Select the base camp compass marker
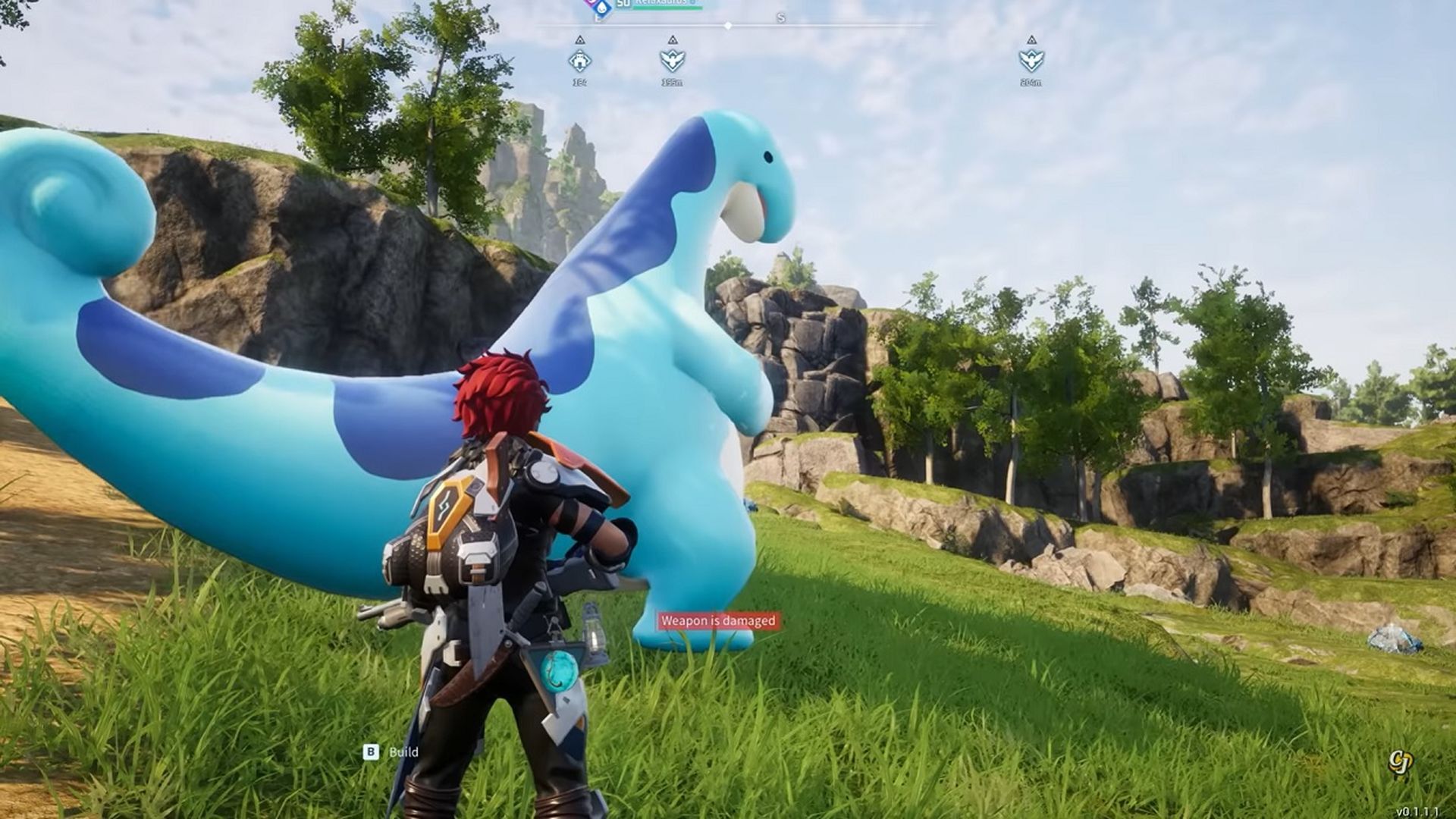1456x819 pixels. click(580, 60)
